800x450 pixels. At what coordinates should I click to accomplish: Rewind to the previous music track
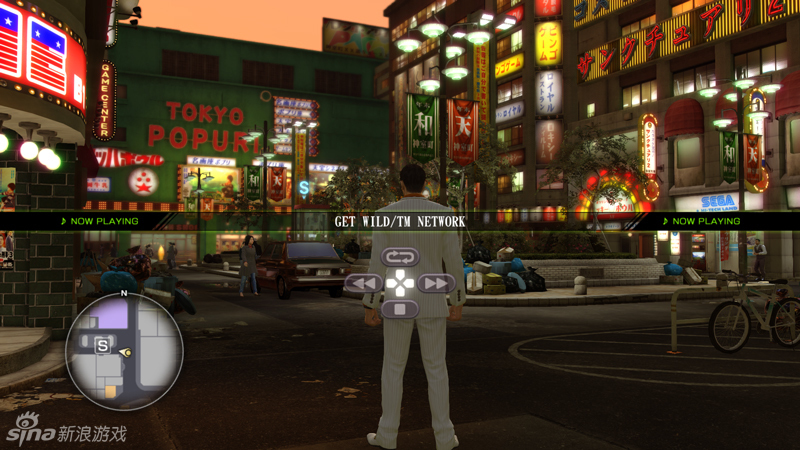point(362,284)
